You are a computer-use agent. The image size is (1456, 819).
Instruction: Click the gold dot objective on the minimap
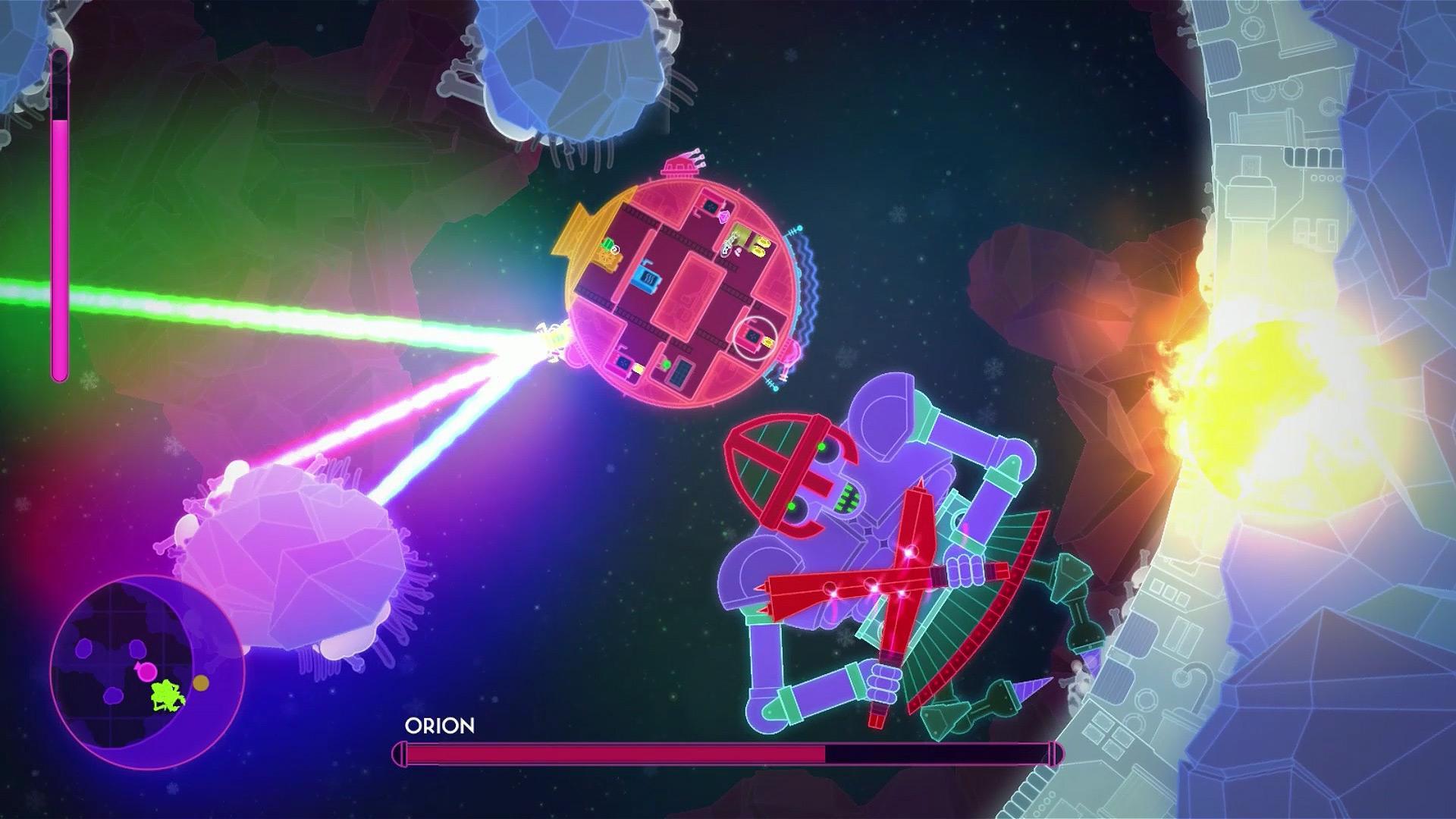click(201, 683)
